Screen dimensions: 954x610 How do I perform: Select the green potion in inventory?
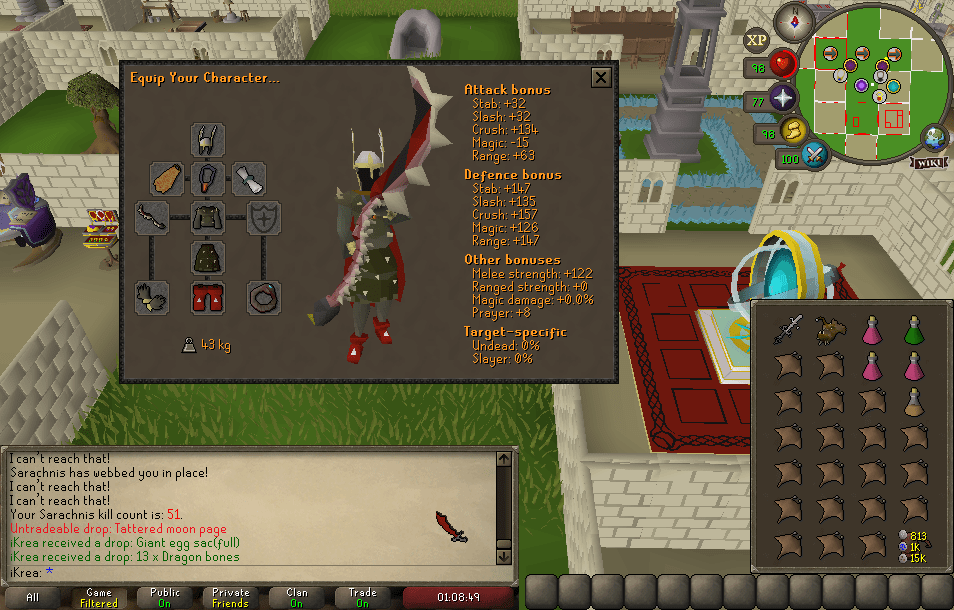point(914,330)
